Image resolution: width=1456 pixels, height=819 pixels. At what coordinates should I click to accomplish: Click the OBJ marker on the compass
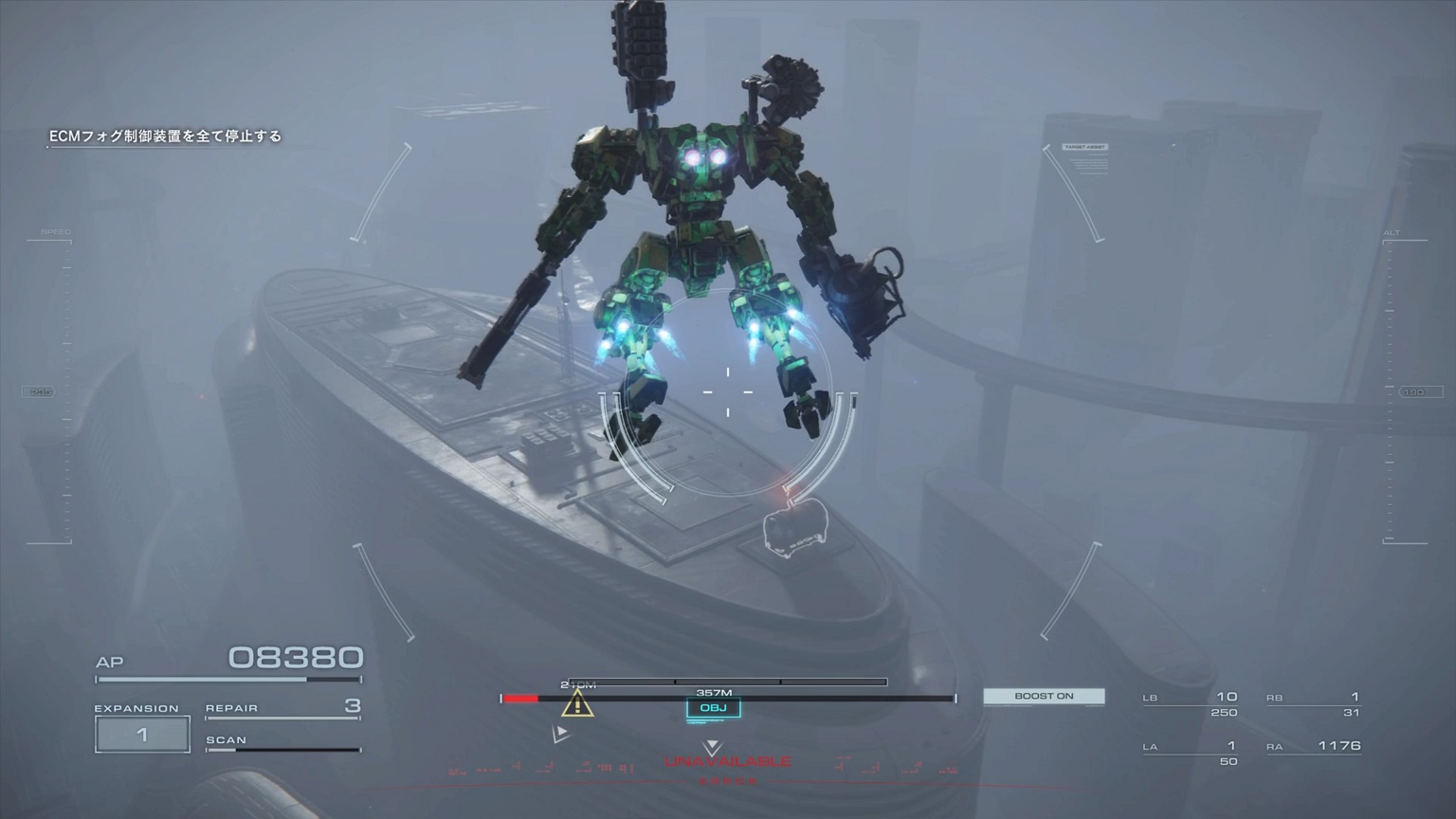tap(713, 708)
